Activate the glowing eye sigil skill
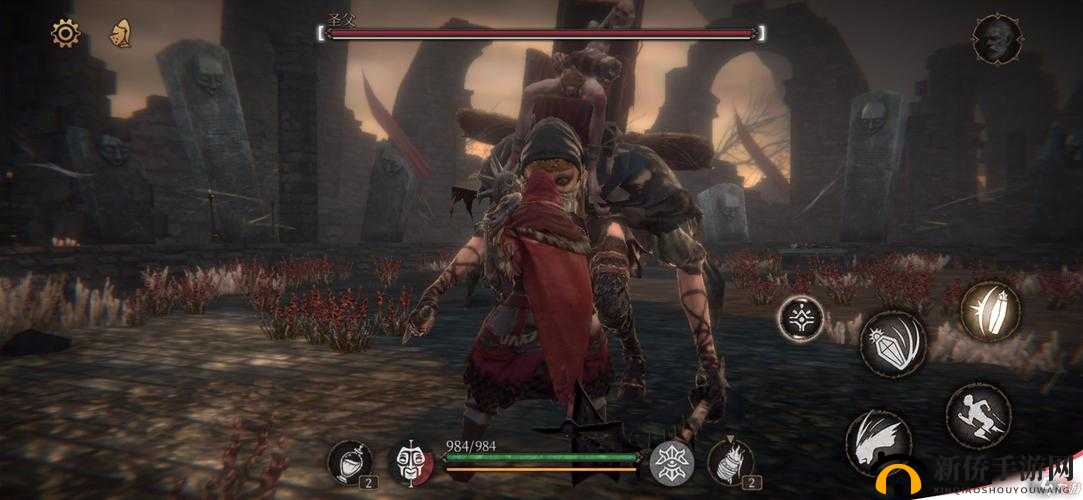This screenshot has width=1083, height=500. tap(672, 462)
